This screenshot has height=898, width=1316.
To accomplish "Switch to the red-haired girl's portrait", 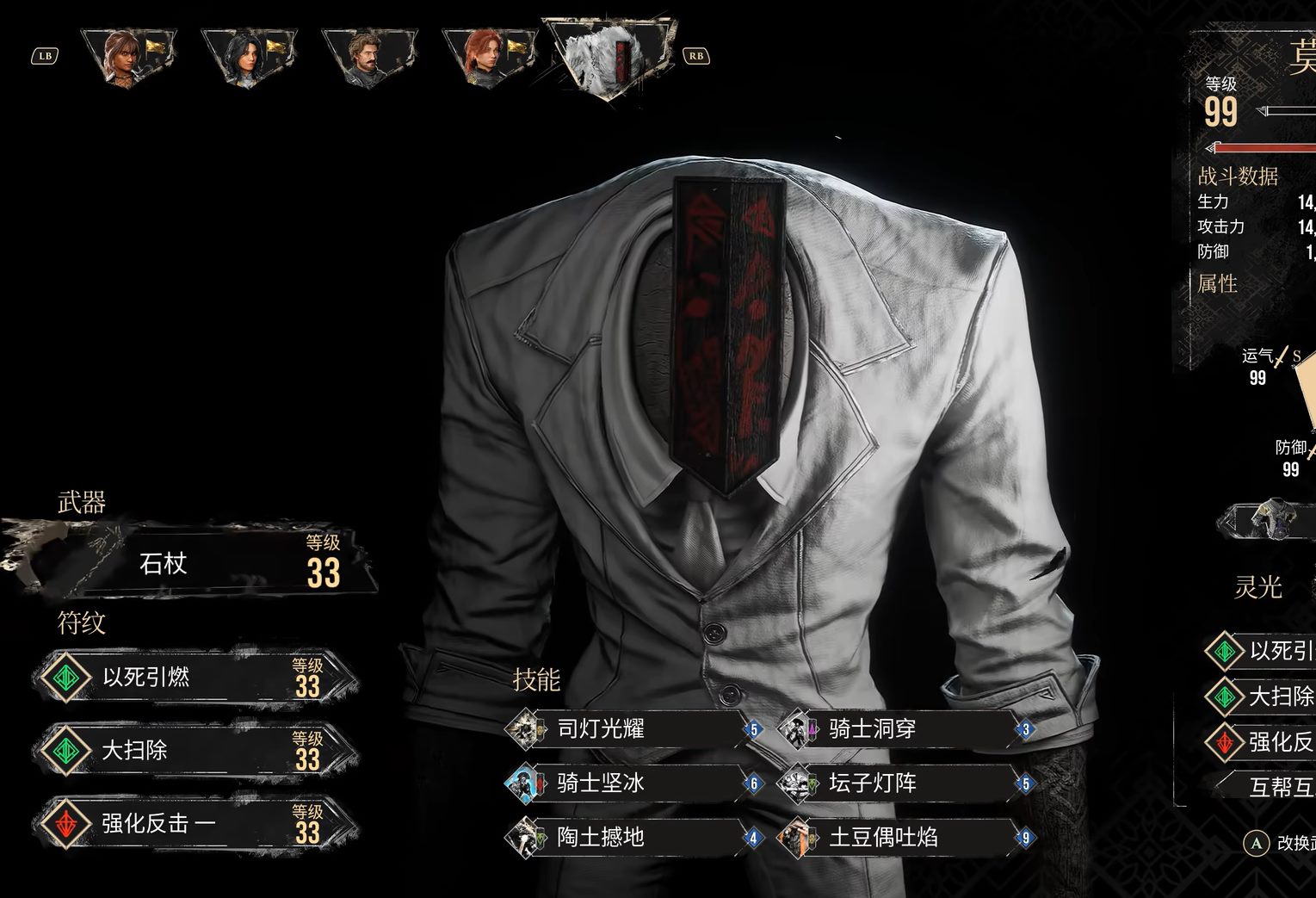I will [486, 57].
